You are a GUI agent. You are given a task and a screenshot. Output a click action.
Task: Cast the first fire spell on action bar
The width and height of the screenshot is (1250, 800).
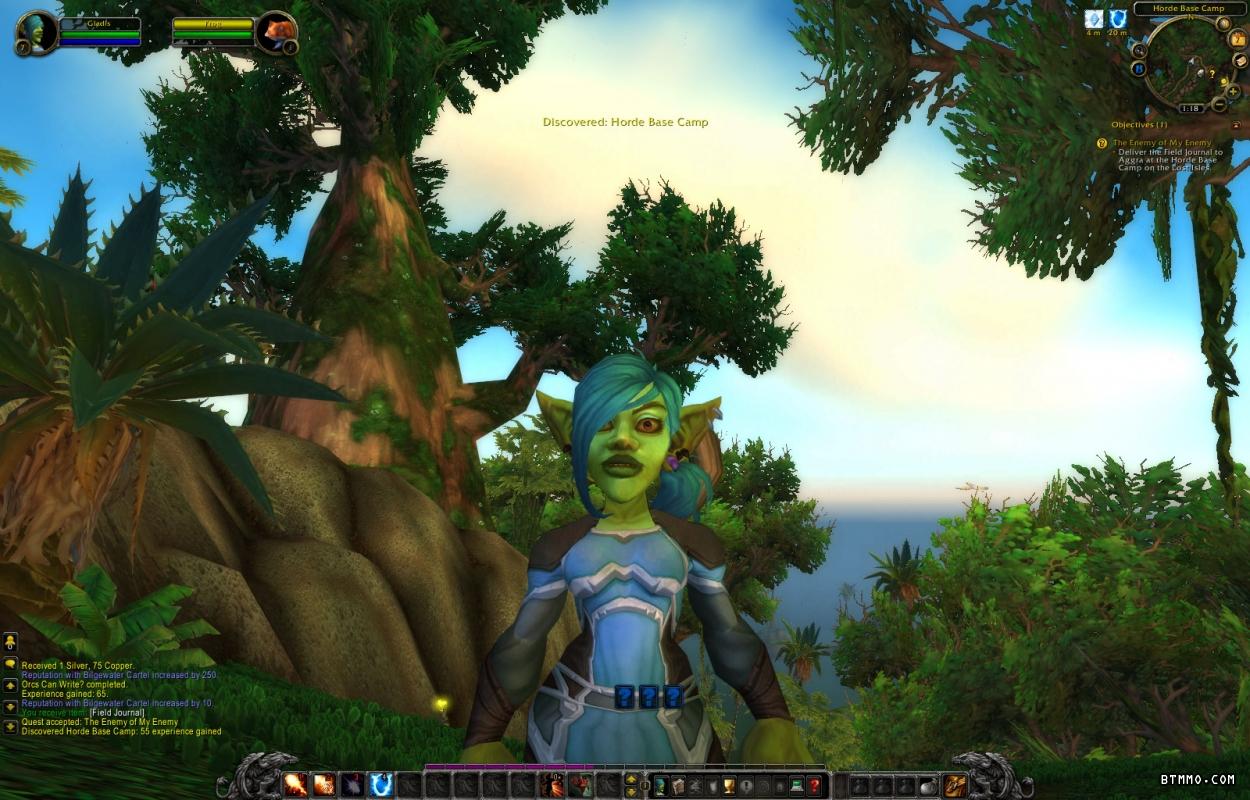(x=295, y=785)
